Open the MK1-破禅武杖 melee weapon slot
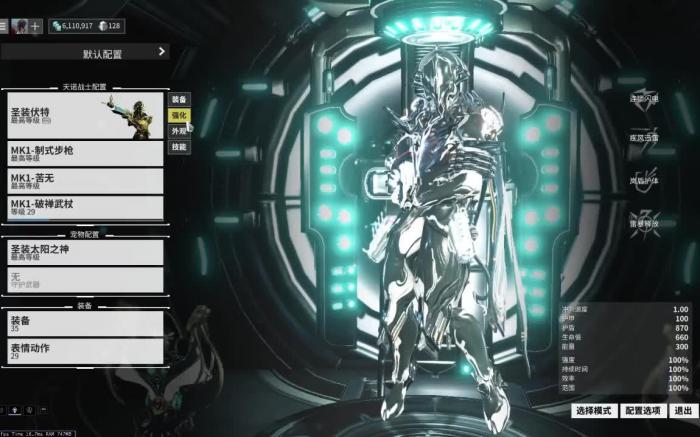This screenshot has height=437, width=700. 84,207
